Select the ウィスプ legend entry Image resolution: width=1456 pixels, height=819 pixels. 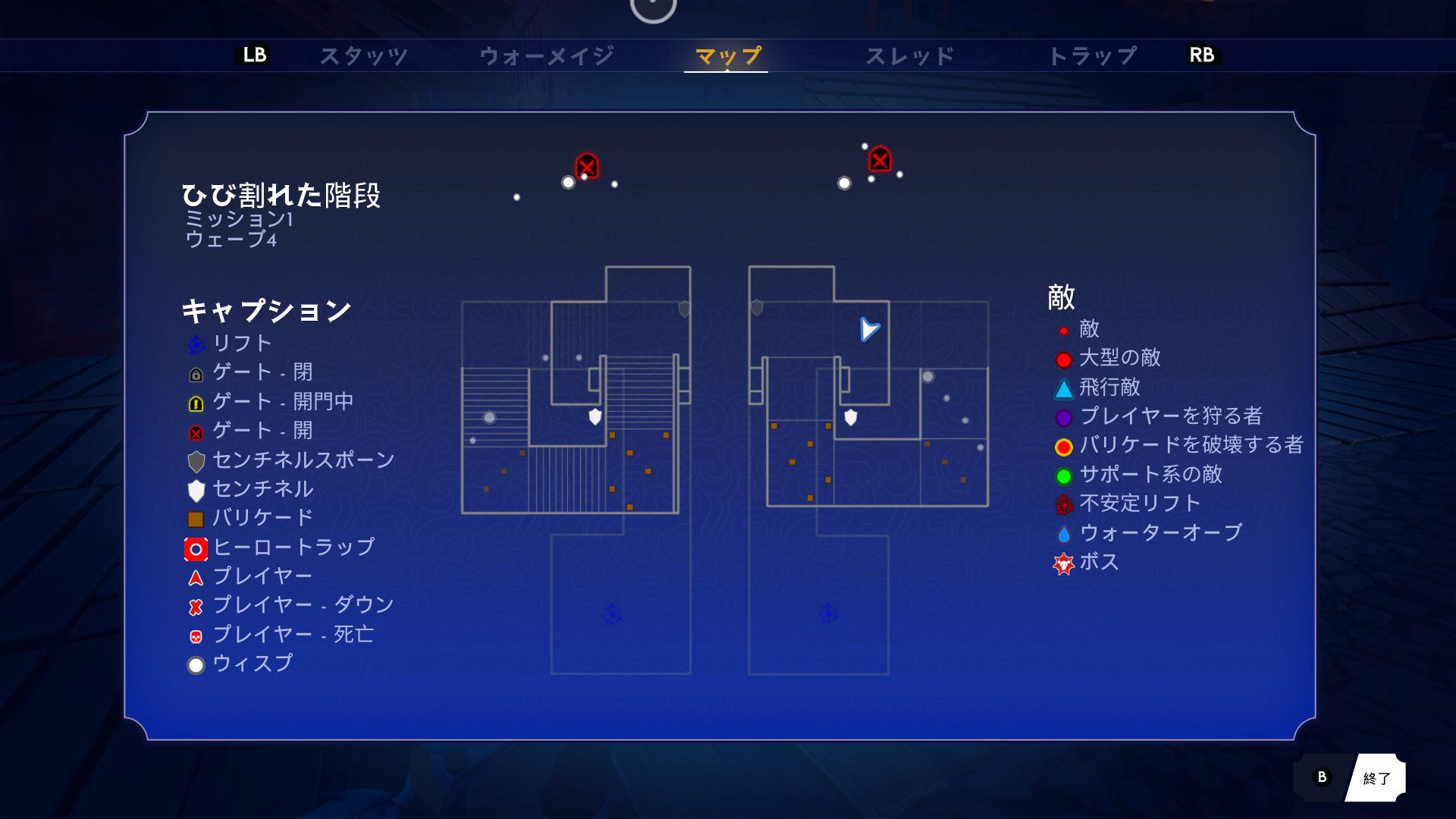[x=252, y=664]
